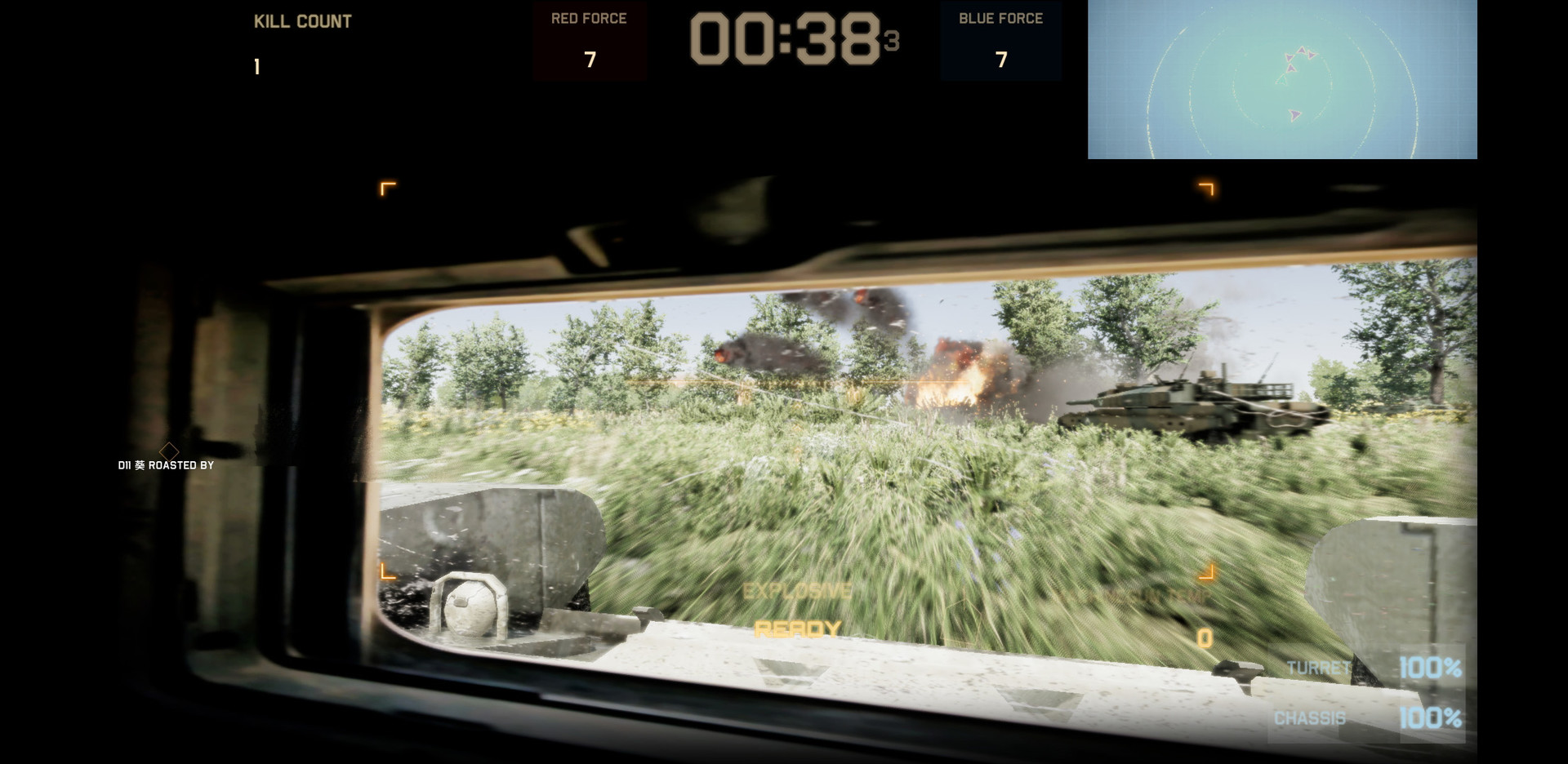The image size is (1568, 764).
Task: Select the EXPLOSIVE ammo type indicator
Action: [796, 589]
